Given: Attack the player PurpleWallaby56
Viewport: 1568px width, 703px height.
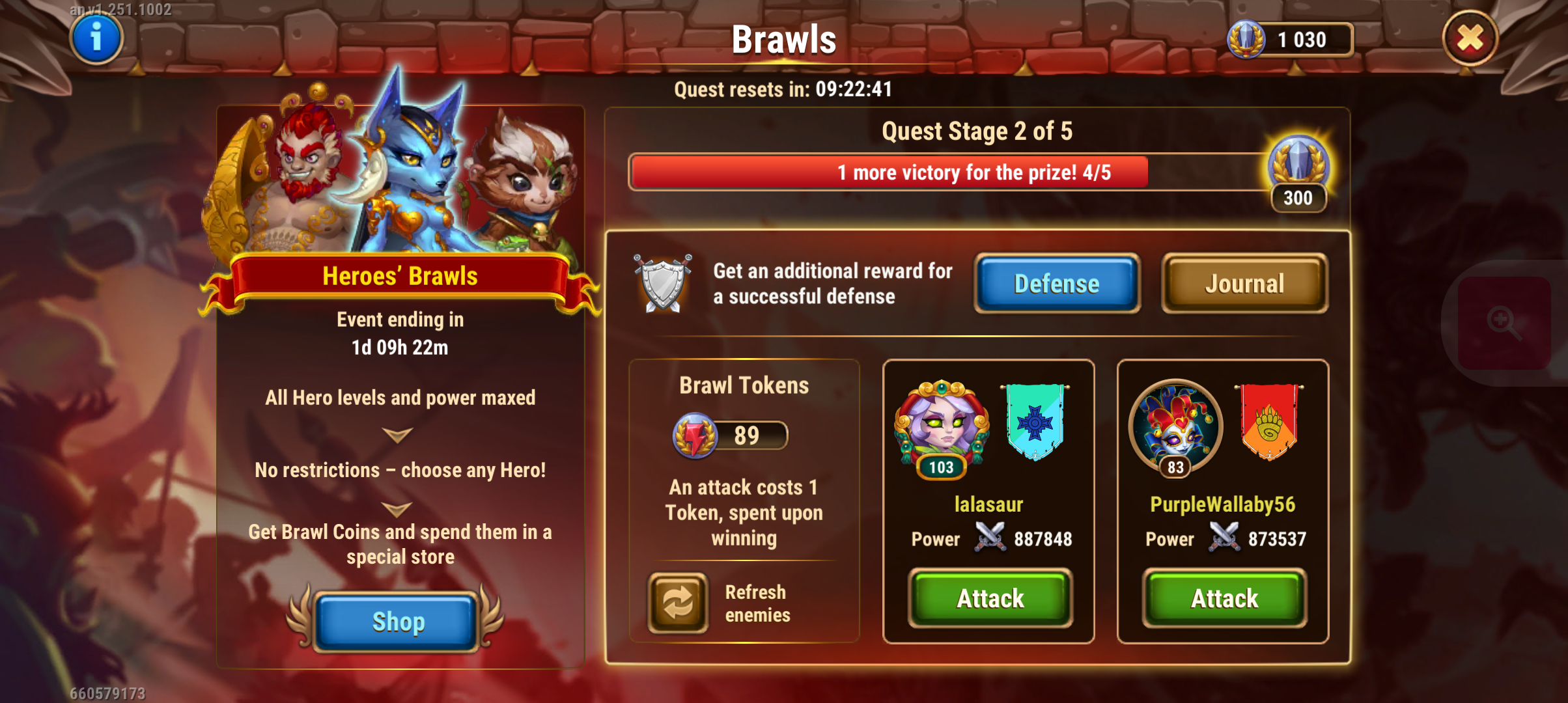Looking at the screenshot, I should coord(1224,598).
